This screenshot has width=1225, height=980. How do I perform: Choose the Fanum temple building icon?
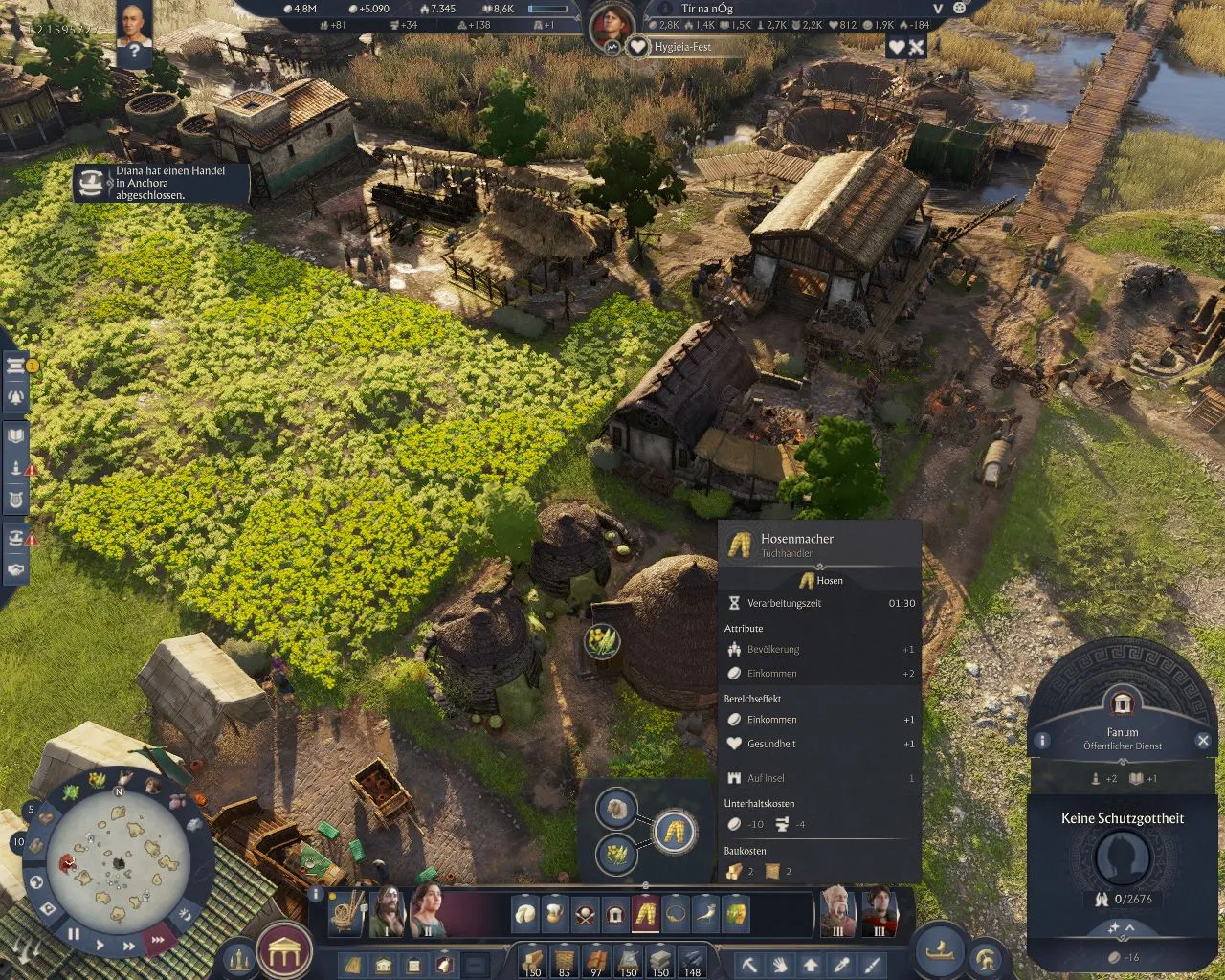coord(615,914)
